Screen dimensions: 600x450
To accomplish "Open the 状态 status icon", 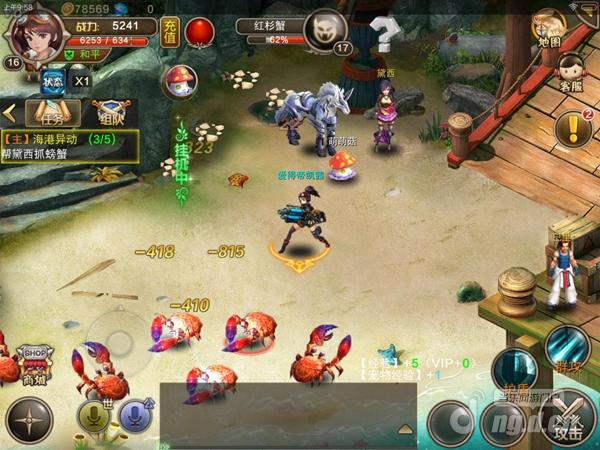I will tap(54, 80).
